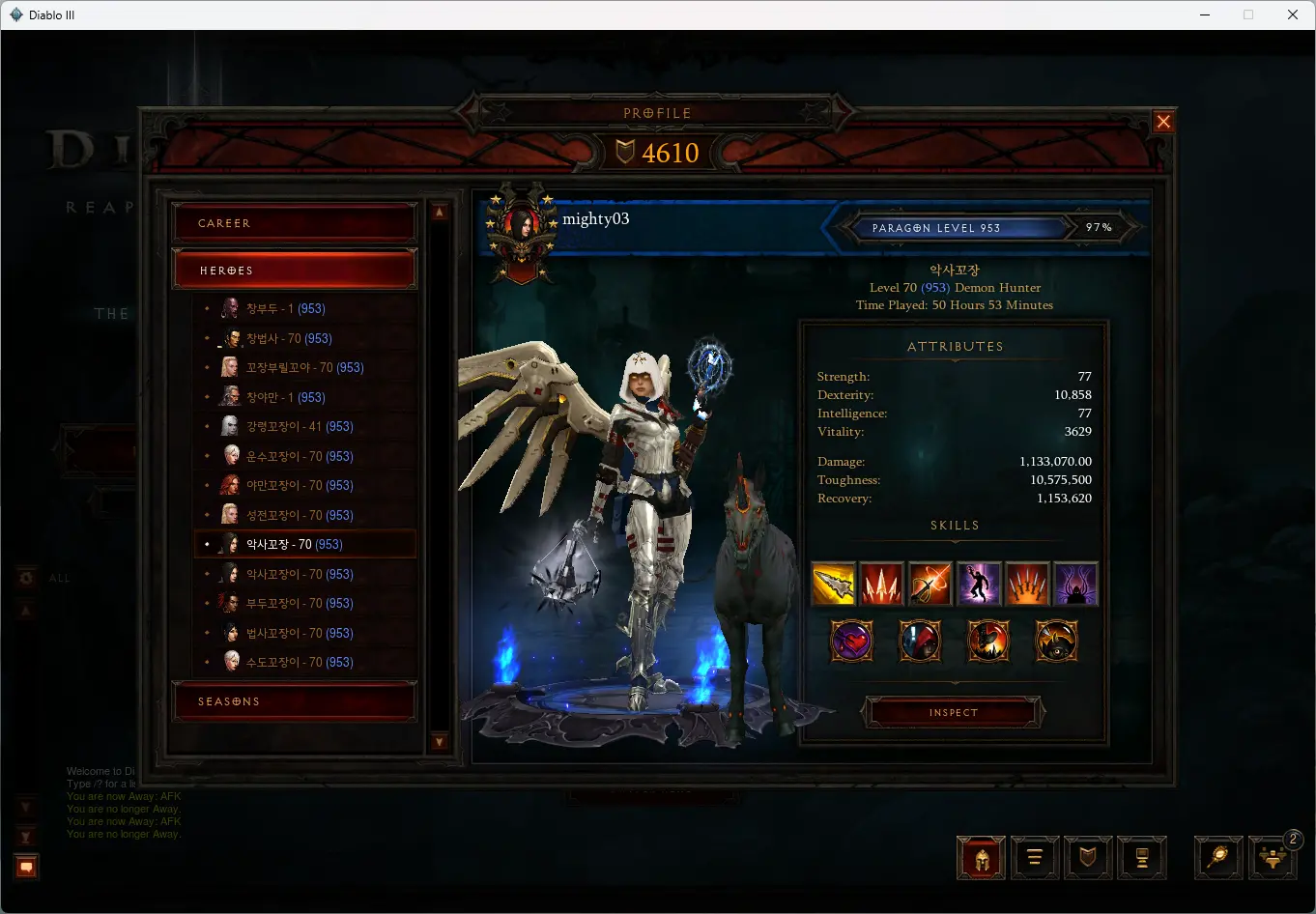Select the first Demon Hunter skill icon

[834, 584]
